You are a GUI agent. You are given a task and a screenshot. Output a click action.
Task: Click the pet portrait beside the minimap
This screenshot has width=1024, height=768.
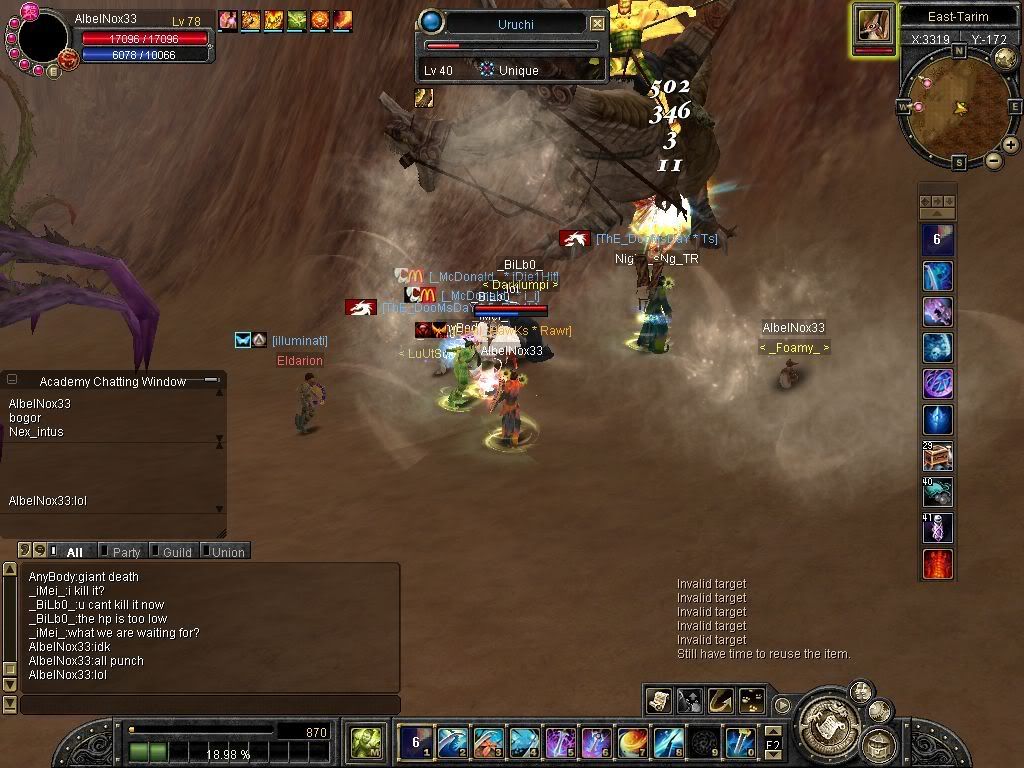click(x=874, y=26)
